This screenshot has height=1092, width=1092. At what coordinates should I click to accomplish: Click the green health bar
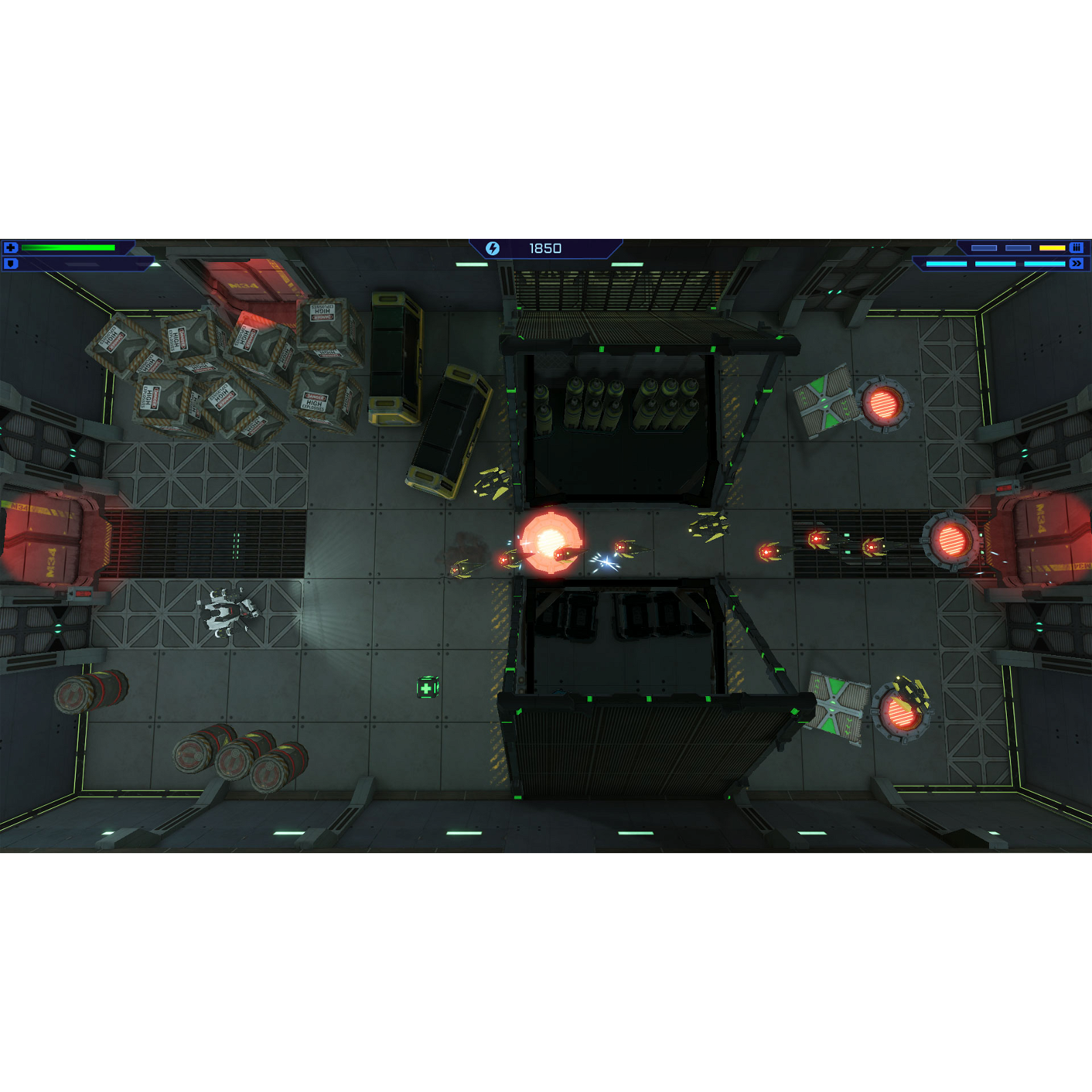(x=68, y=248)
